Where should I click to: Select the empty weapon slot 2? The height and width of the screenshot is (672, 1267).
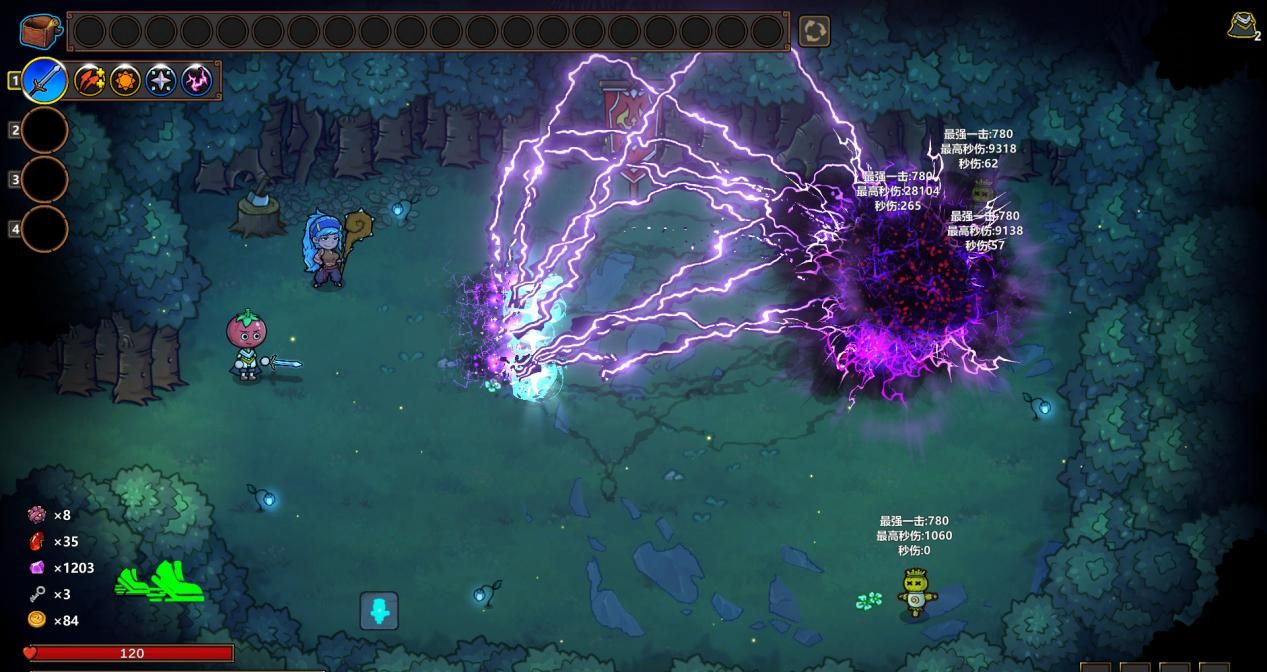(45, 130)
